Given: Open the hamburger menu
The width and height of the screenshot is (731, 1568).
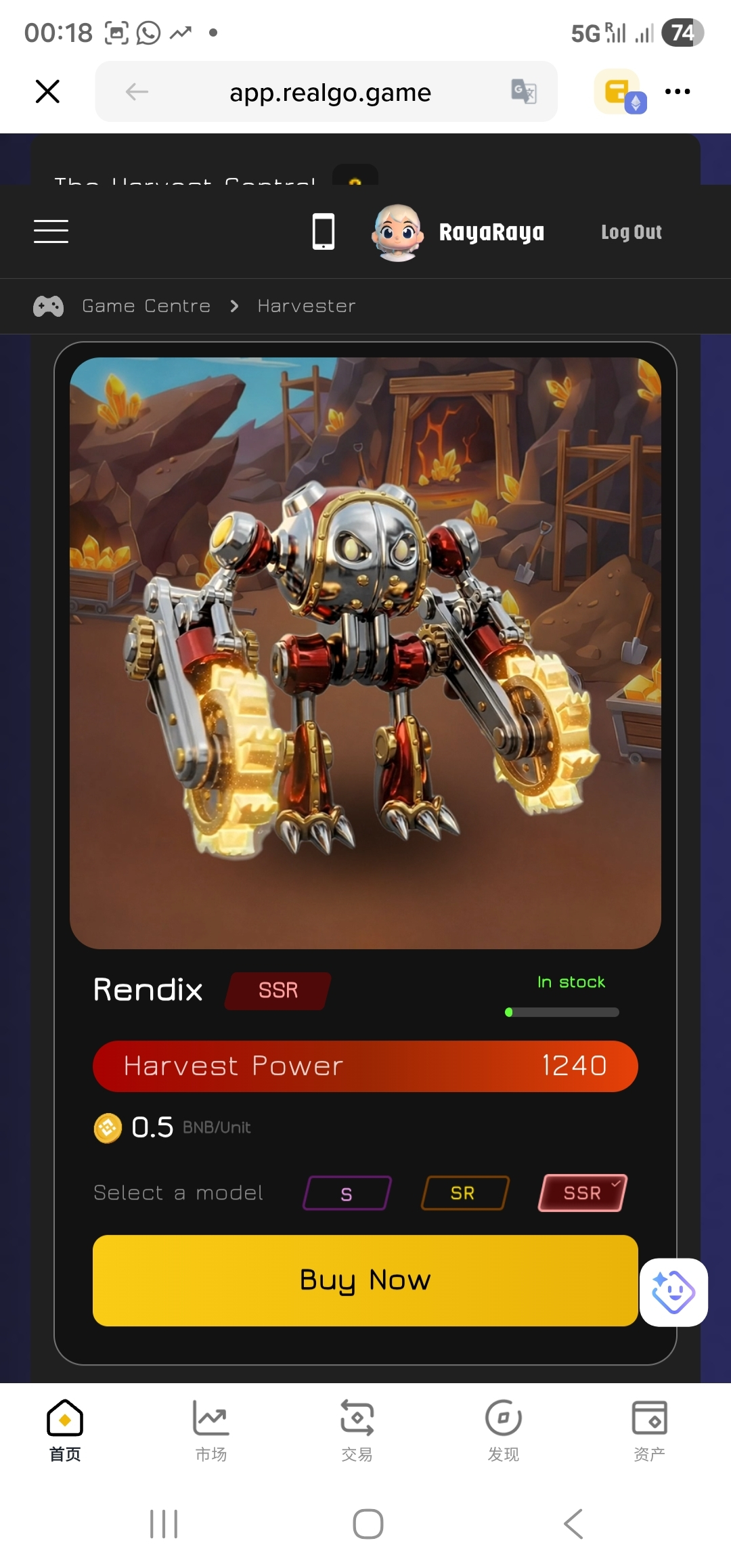Looking at the screenshot, I should (x=51, y=232).
